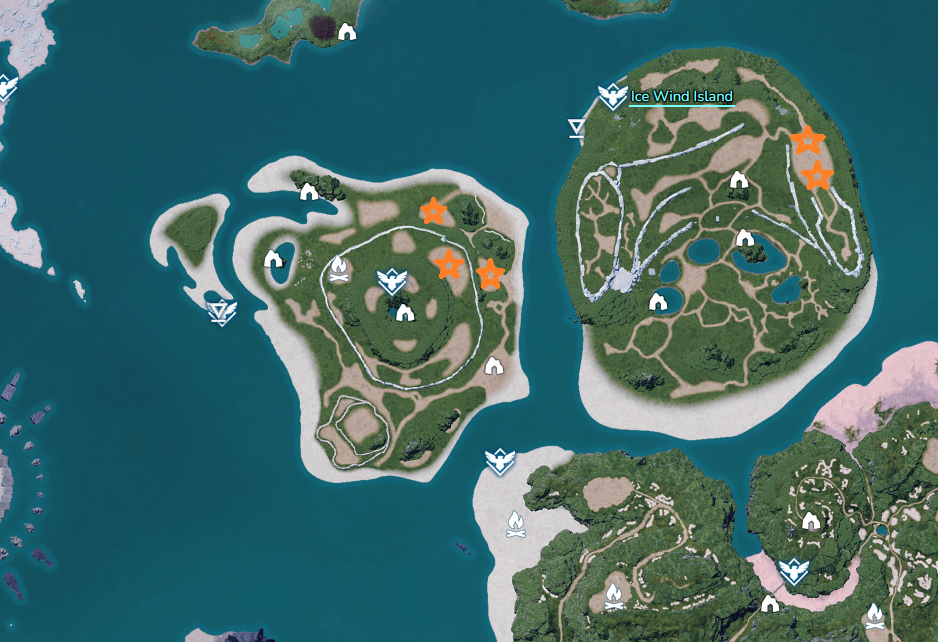Click cave marker directly below the ringed island's fast travel icon
This screenshot has width=938, height=642.
[x=405, y=313]
